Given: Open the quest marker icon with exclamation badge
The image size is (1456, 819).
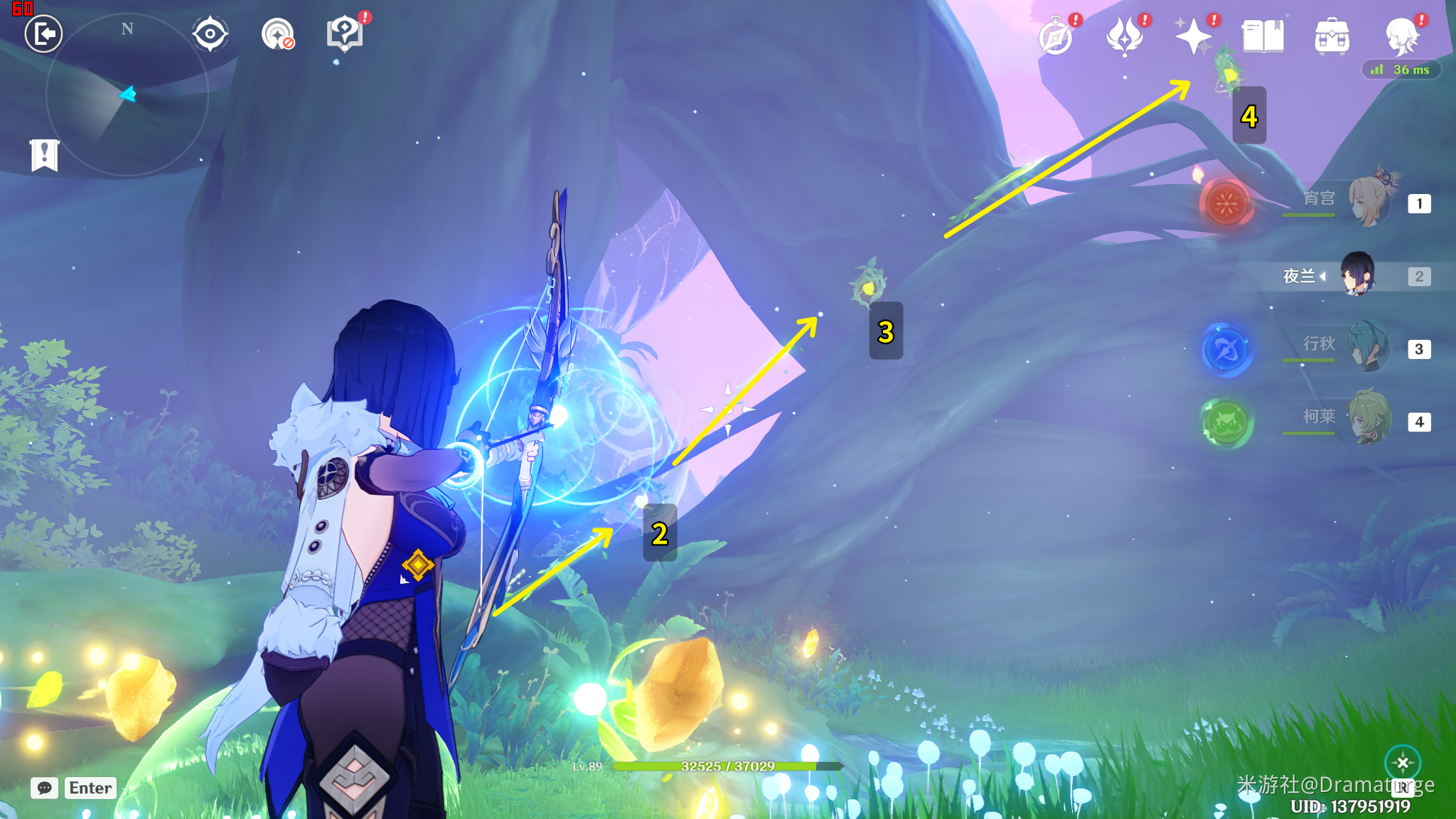Looking at the screenshot, I should pyautogui.click(x=345, y=33).
